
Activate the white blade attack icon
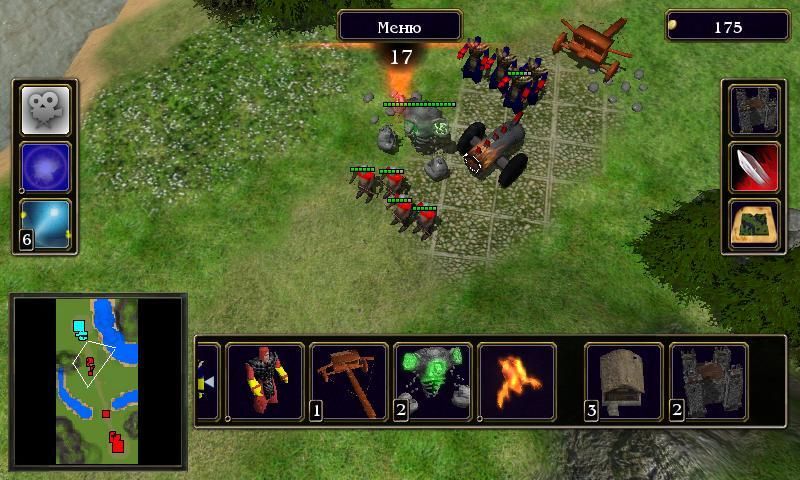(754, 167)
